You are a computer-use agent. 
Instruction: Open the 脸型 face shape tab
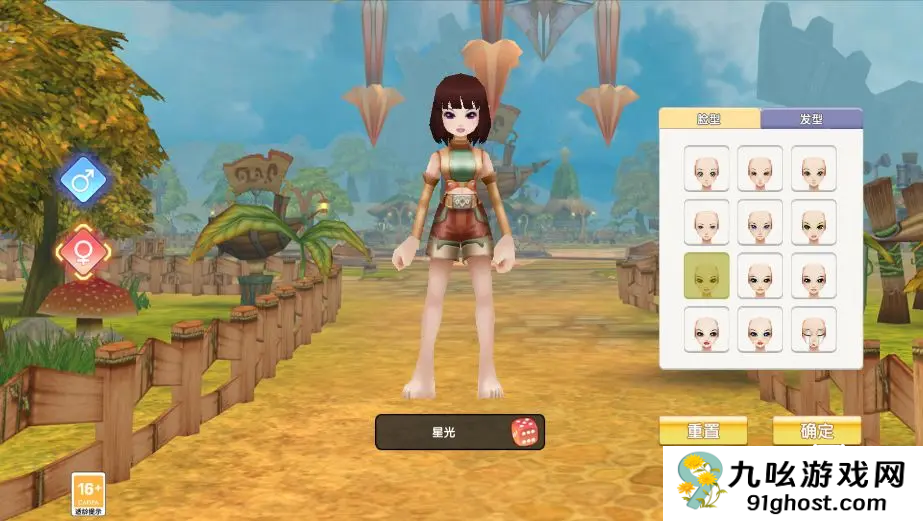coord(709,119)
